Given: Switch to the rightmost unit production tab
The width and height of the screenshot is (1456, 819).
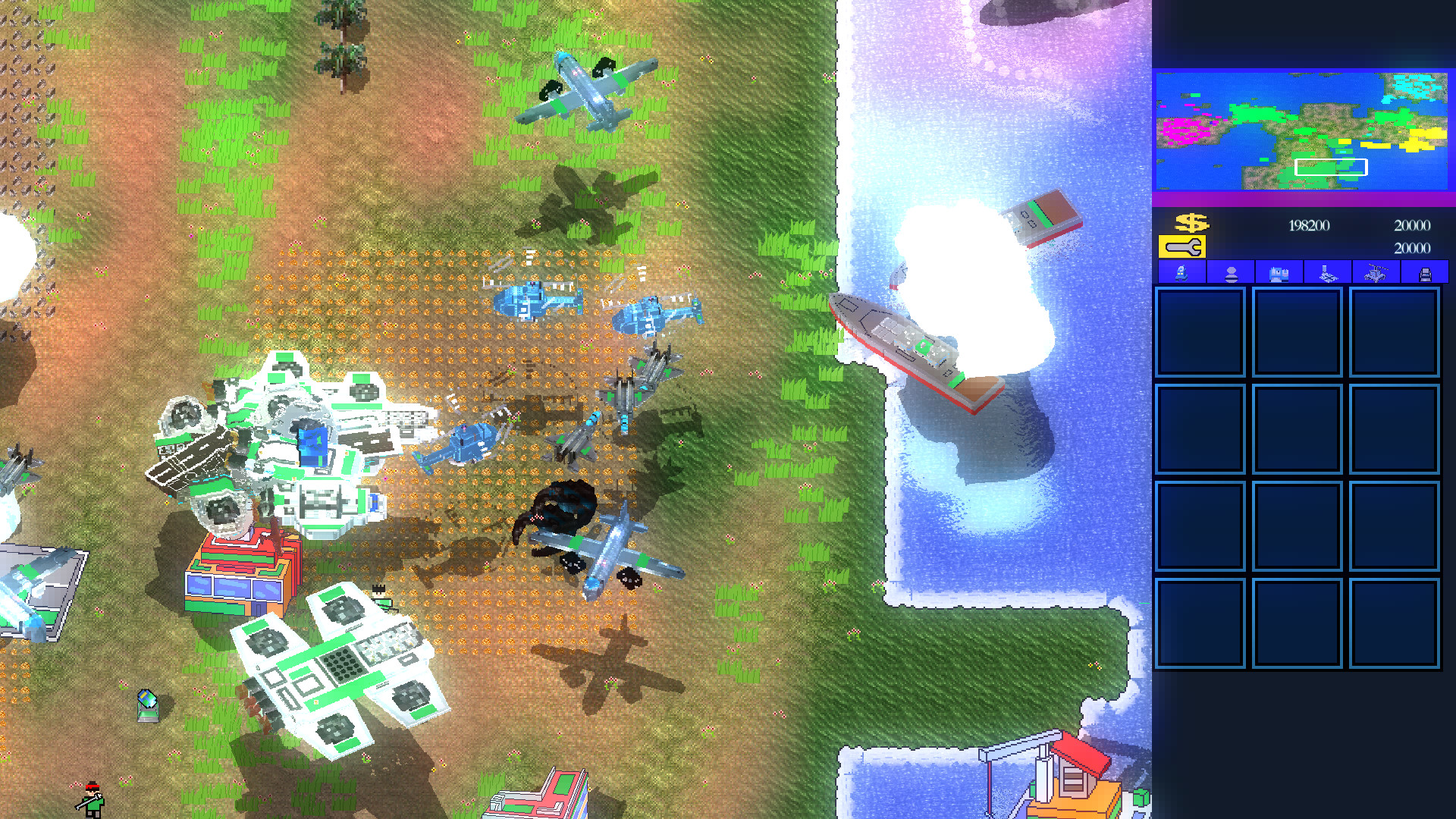Looking at the screenshot, I should coord(1426,273).
